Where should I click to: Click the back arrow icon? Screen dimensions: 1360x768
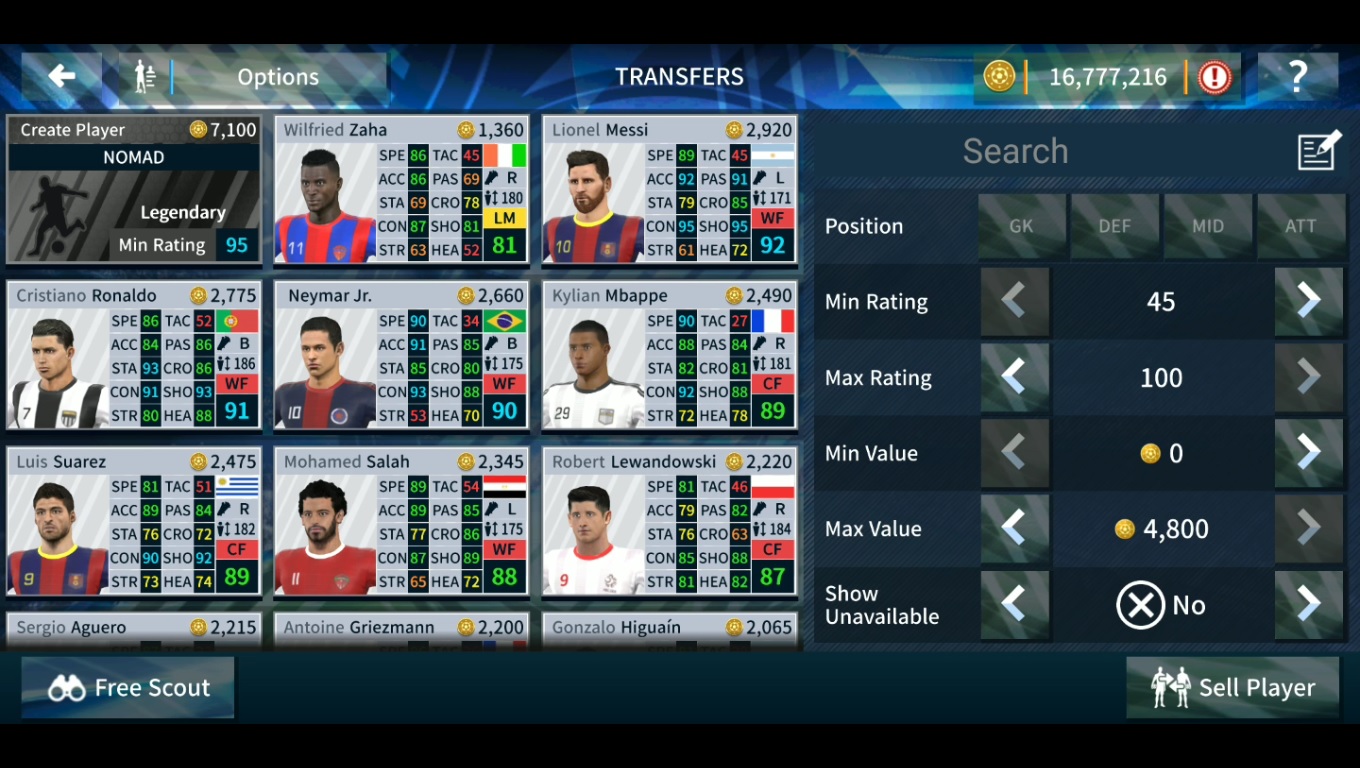point(61,76)
